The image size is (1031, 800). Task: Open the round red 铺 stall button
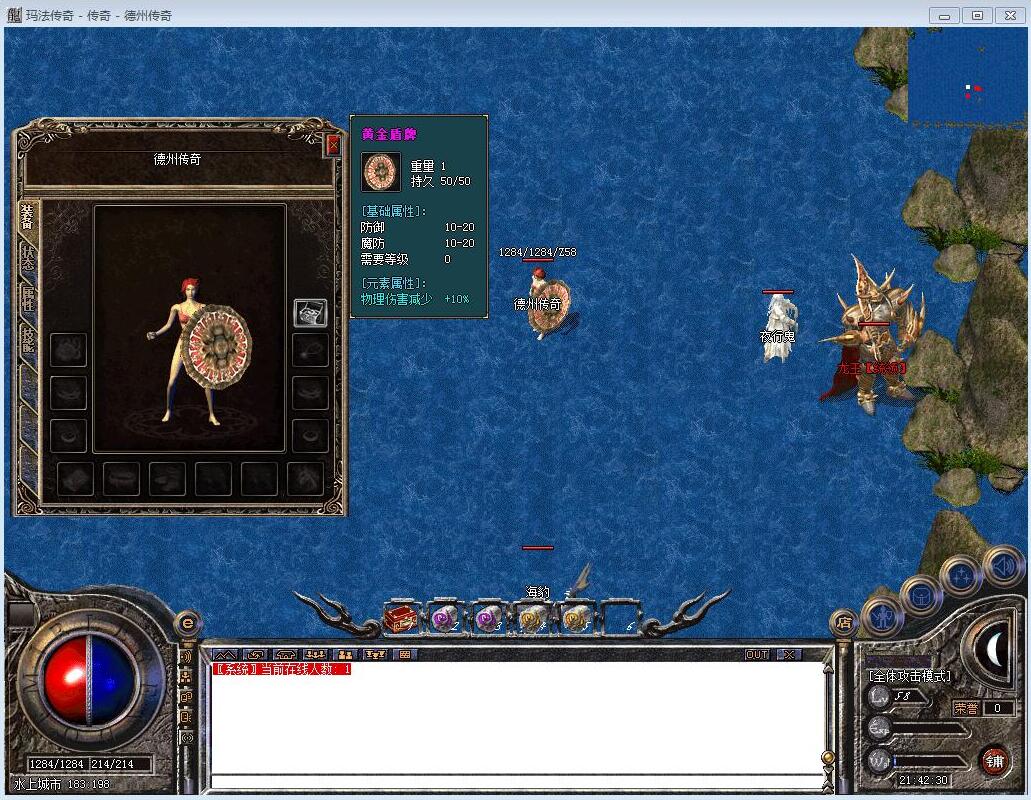point(993,760)
